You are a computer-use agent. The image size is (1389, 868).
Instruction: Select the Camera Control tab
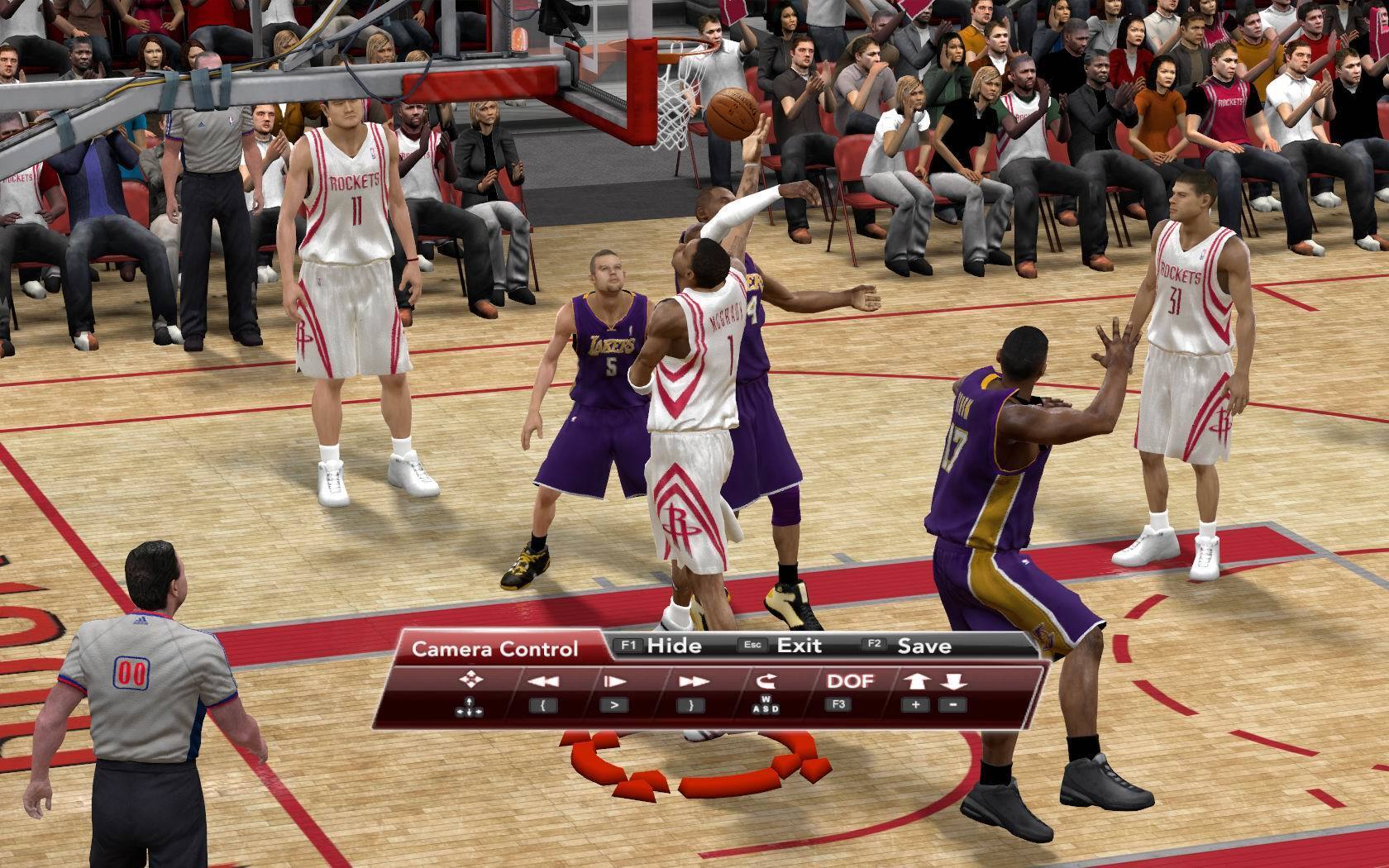coord(494,649)
